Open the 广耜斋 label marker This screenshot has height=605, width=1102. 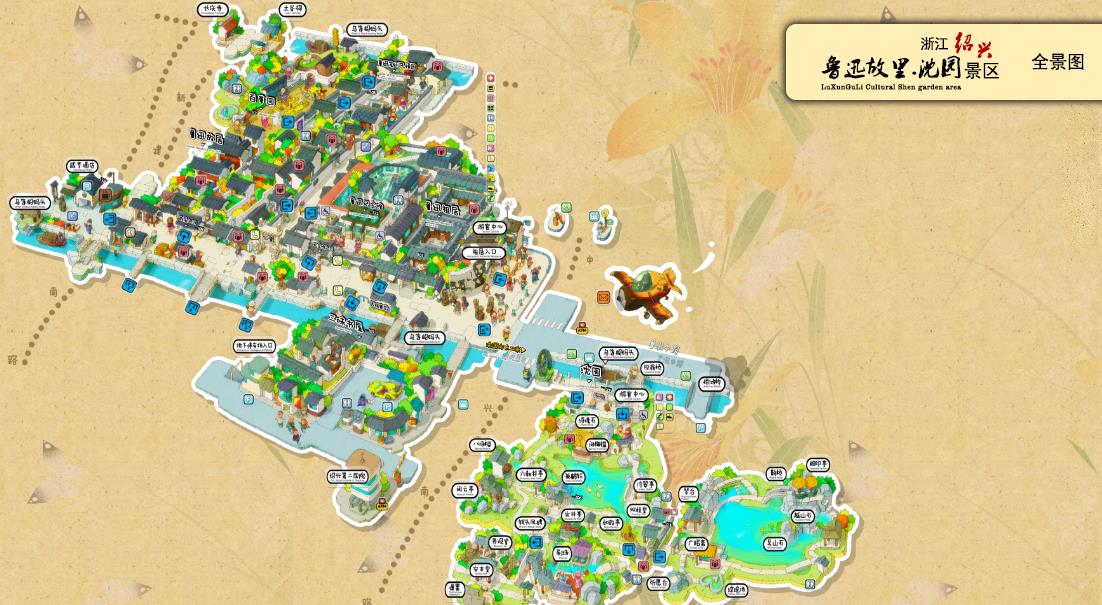click(x=696, y=543)
